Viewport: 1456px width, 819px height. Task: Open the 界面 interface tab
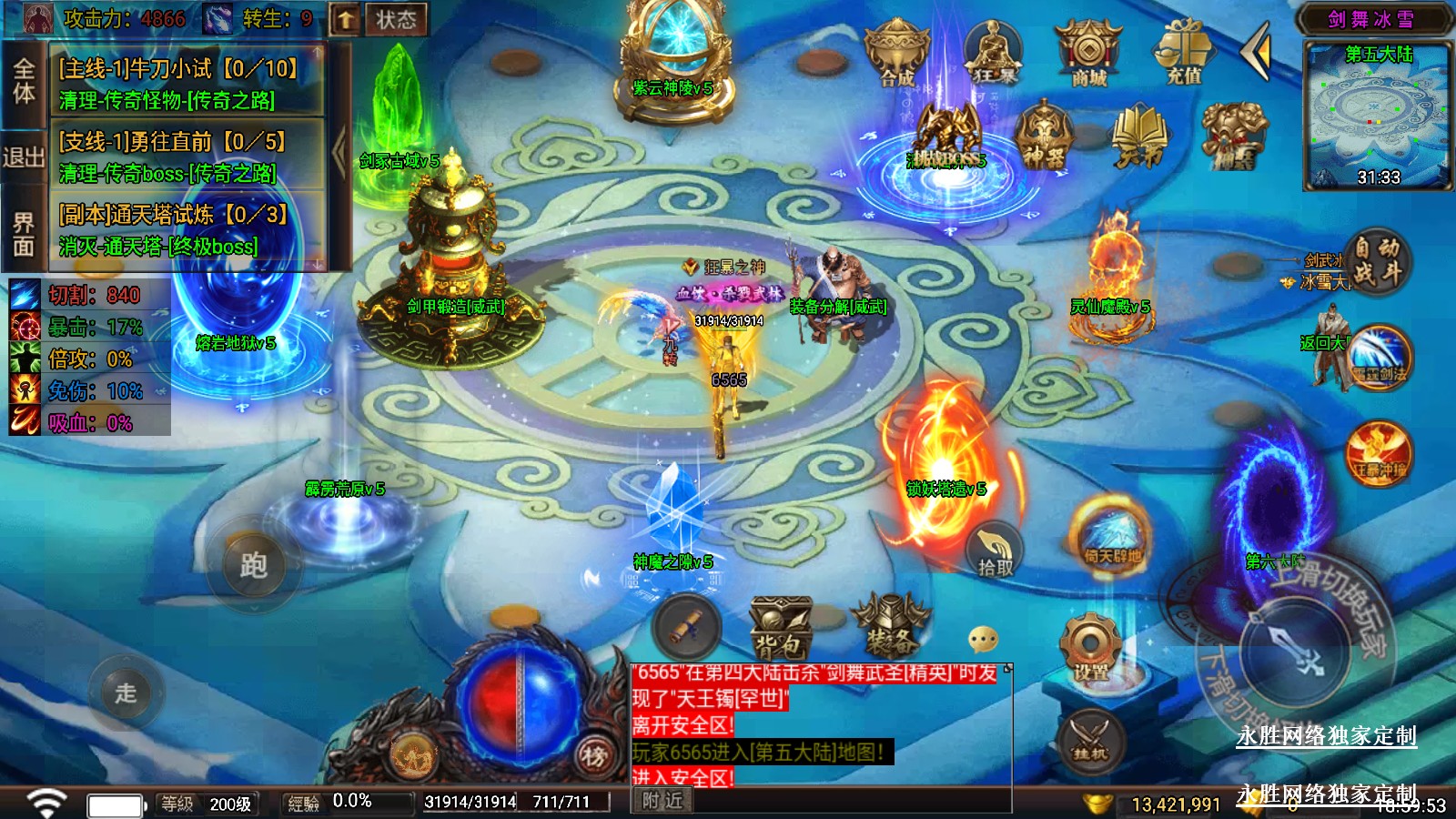pyautogui.click(x=24, y=233)
